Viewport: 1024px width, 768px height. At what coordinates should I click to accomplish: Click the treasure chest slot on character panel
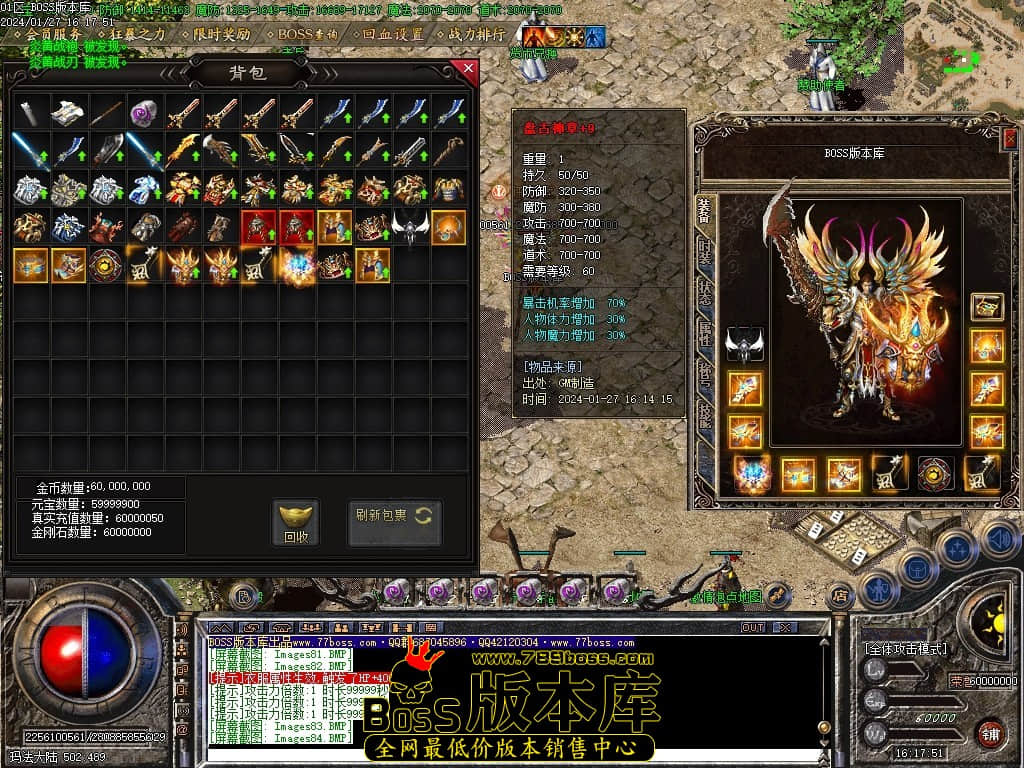point(987,307)
